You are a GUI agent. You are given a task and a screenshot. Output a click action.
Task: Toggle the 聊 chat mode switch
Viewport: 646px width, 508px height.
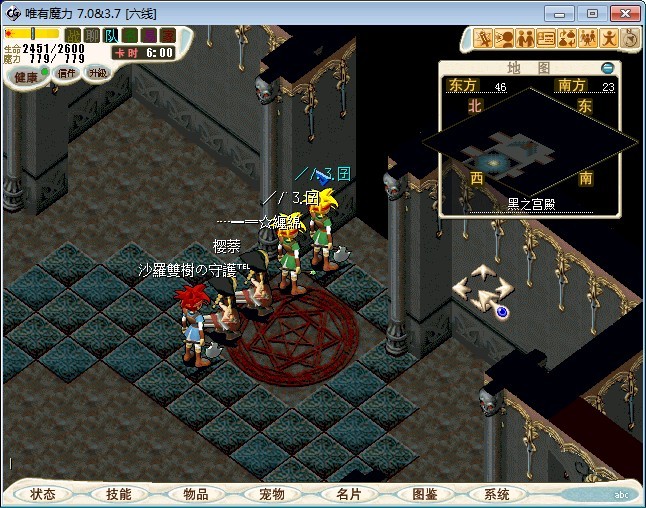pos(91,35)
